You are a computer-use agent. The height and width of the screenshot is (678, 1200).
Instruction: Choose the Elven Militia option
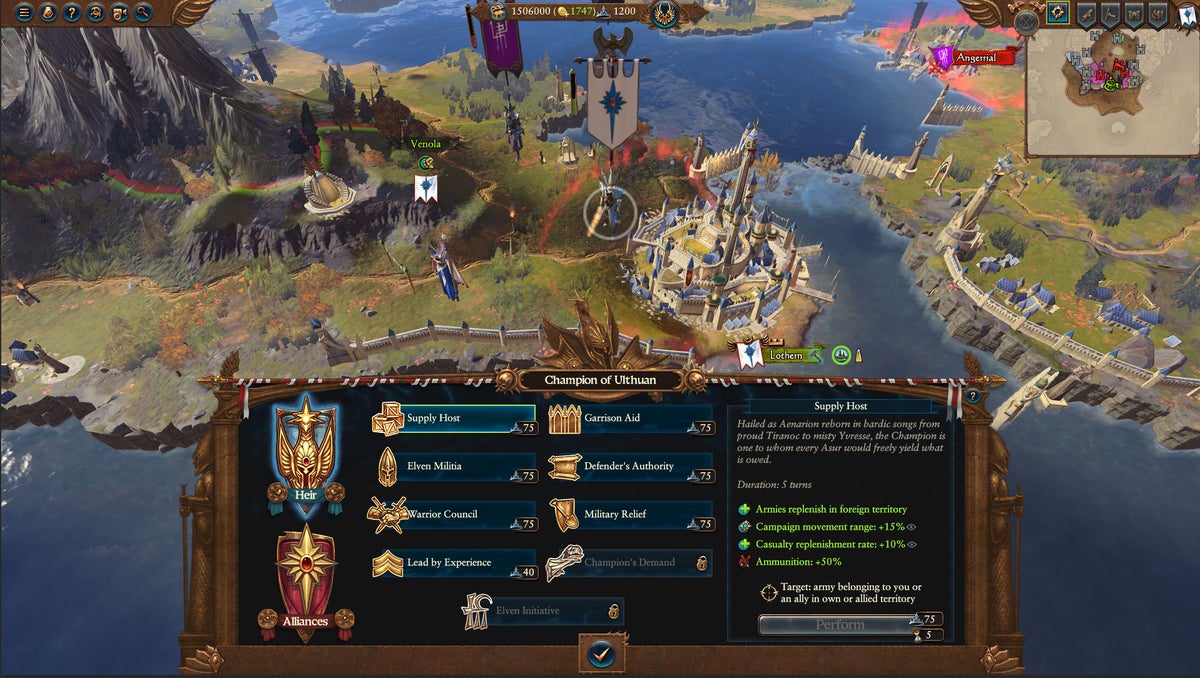click(x=453, y=467)
